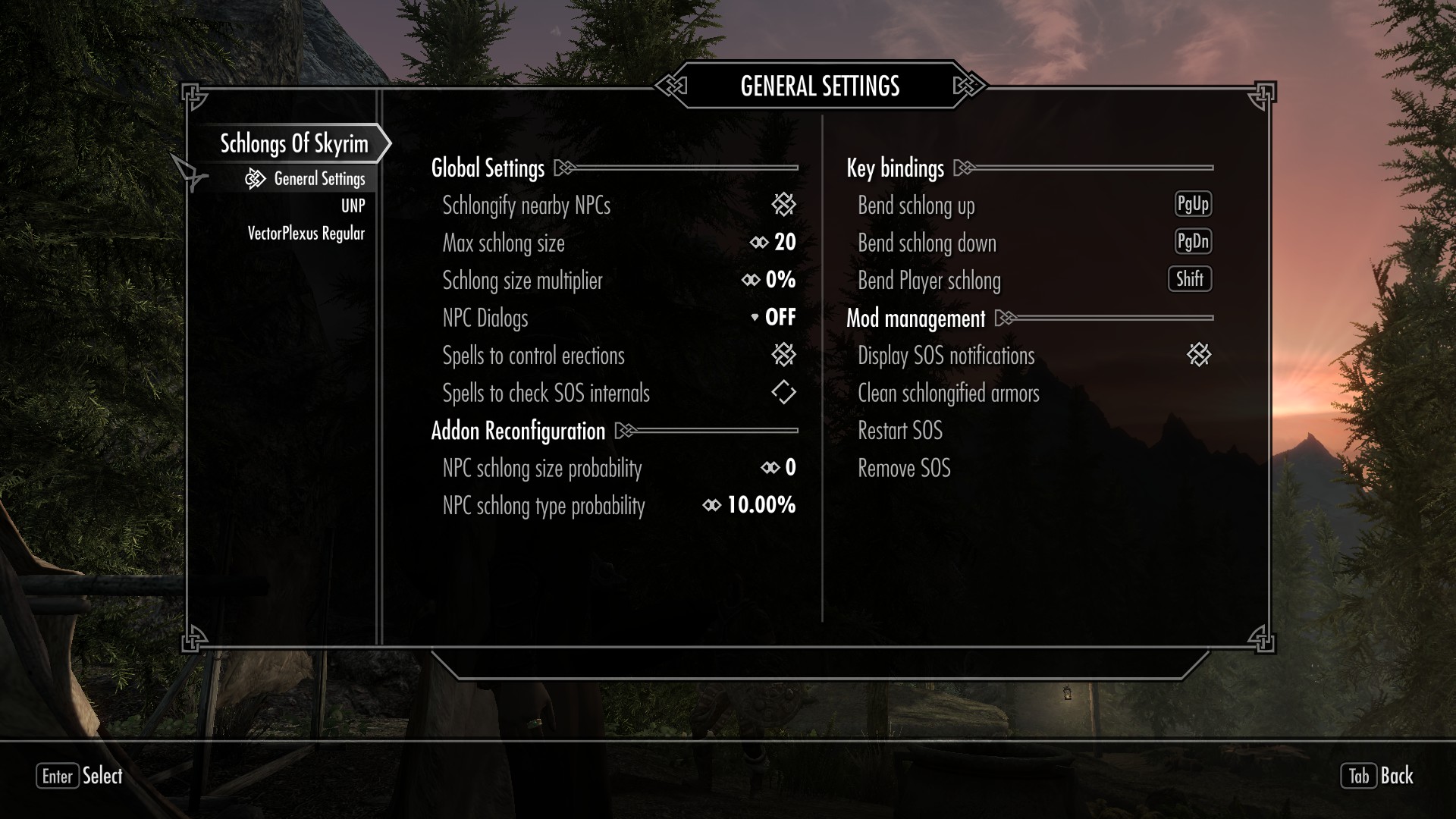Open the NPC Dialogs dropdown
This screenshot has width=1456, height=819.
click(773, 317)
